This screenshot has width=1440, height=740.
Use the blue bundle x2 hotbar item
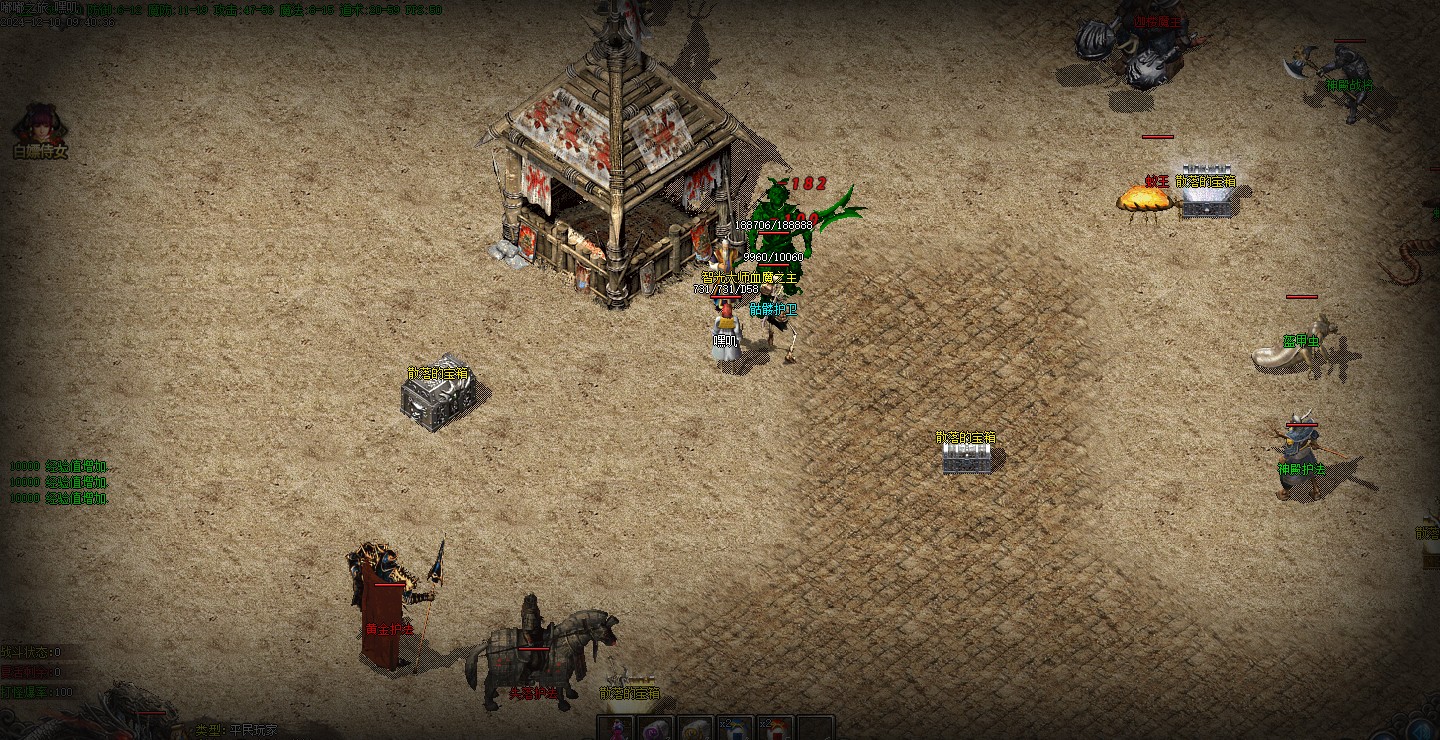[735, 728]
